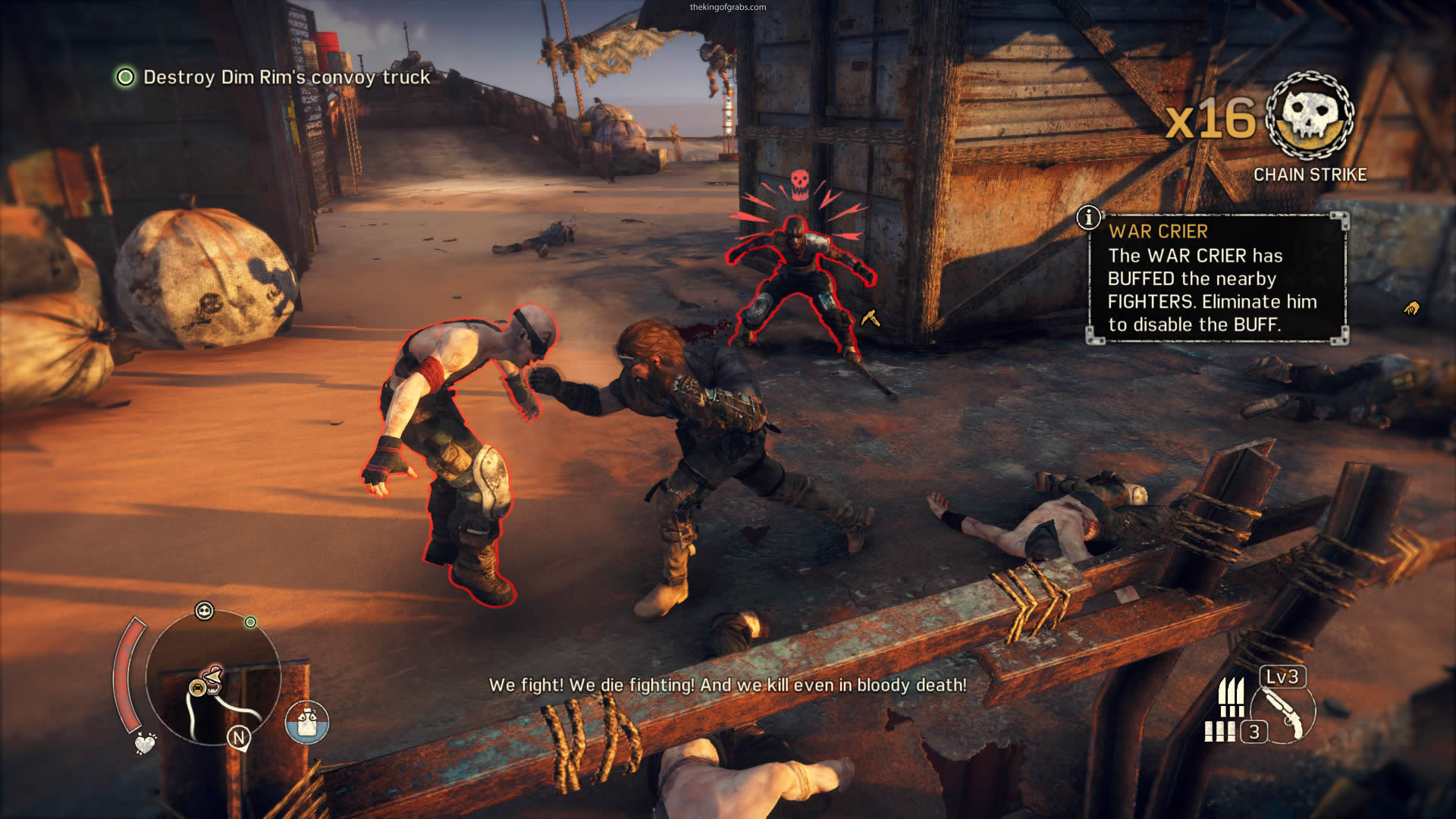
Task: Click the skull face marker atop the minimap
Action: click(204, 610)
